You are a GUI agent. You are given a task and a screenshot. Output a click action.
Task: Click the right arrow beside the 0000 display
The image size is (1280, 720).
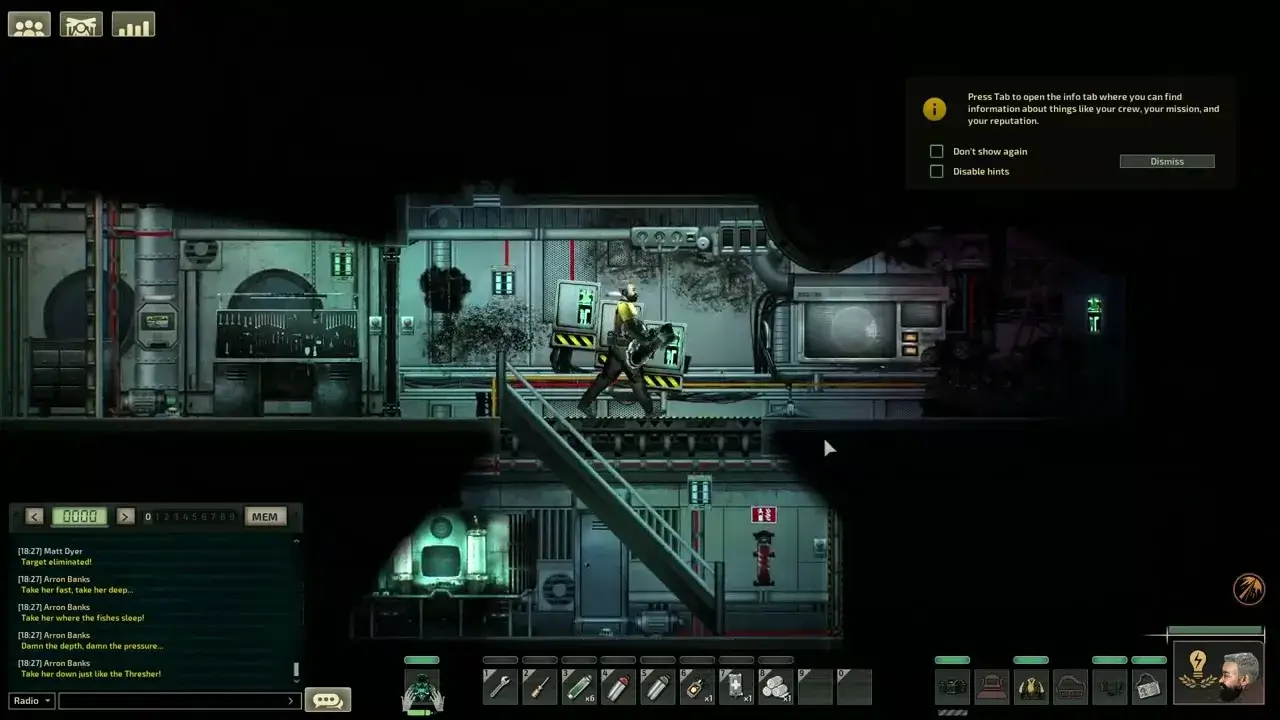pos(125,516)
